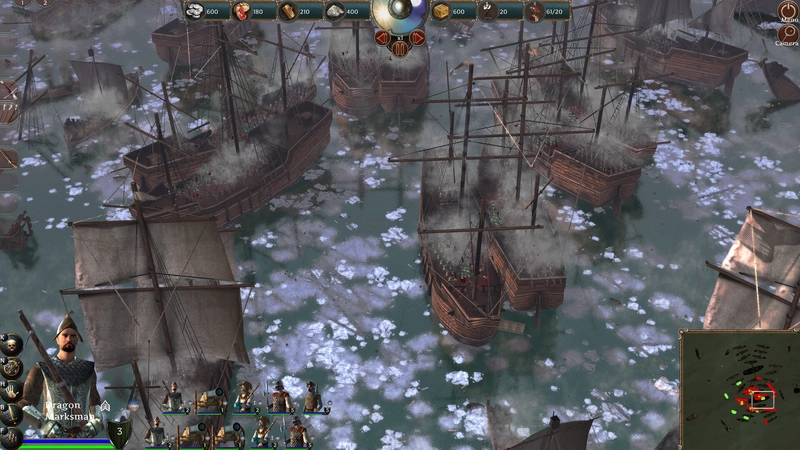Click the day-night cycle dial

400,12
